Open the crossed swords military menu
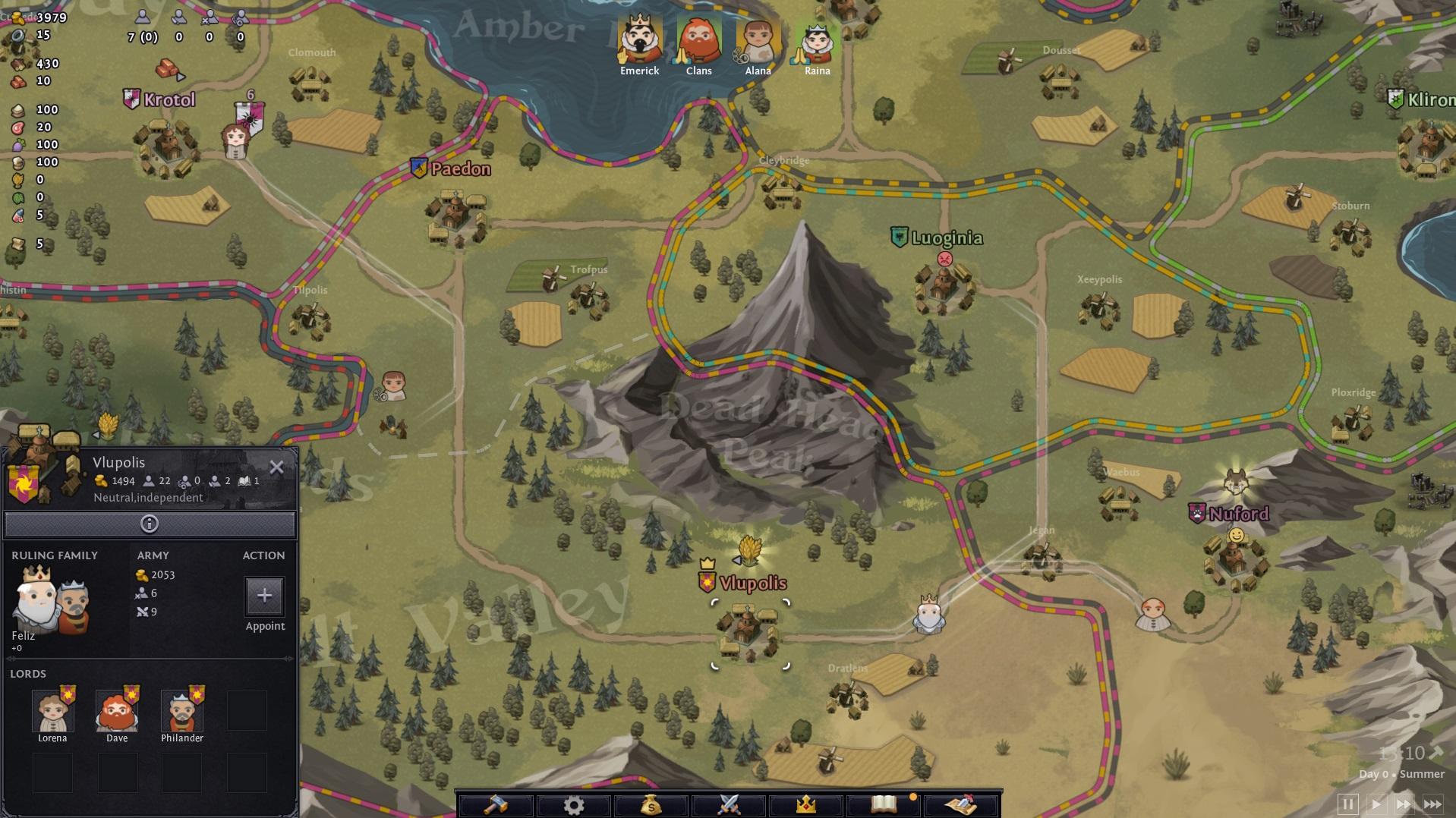 [729, 804]
